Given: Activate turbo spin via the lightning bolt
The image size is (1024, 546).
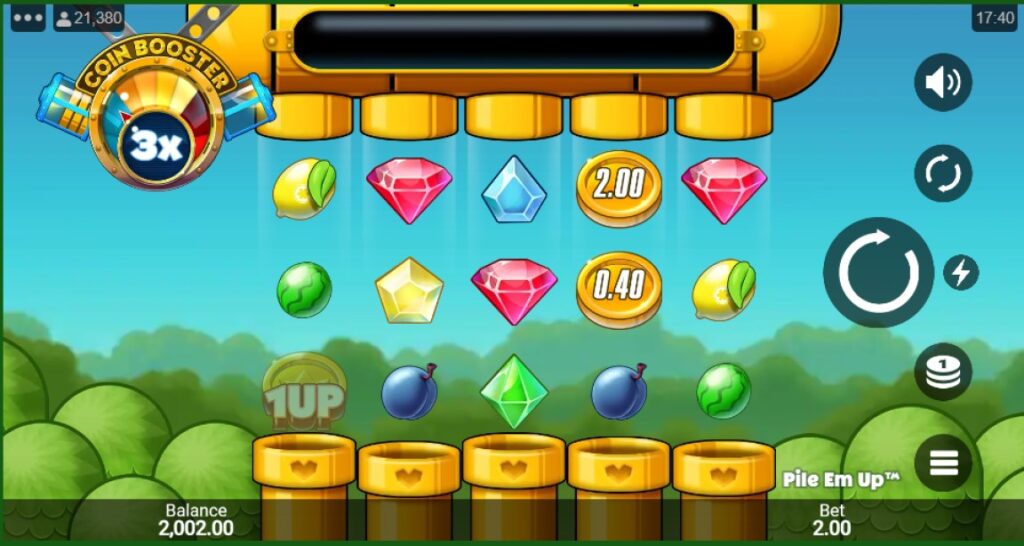Looking at the screenshot, I should [x=961, y=272].
